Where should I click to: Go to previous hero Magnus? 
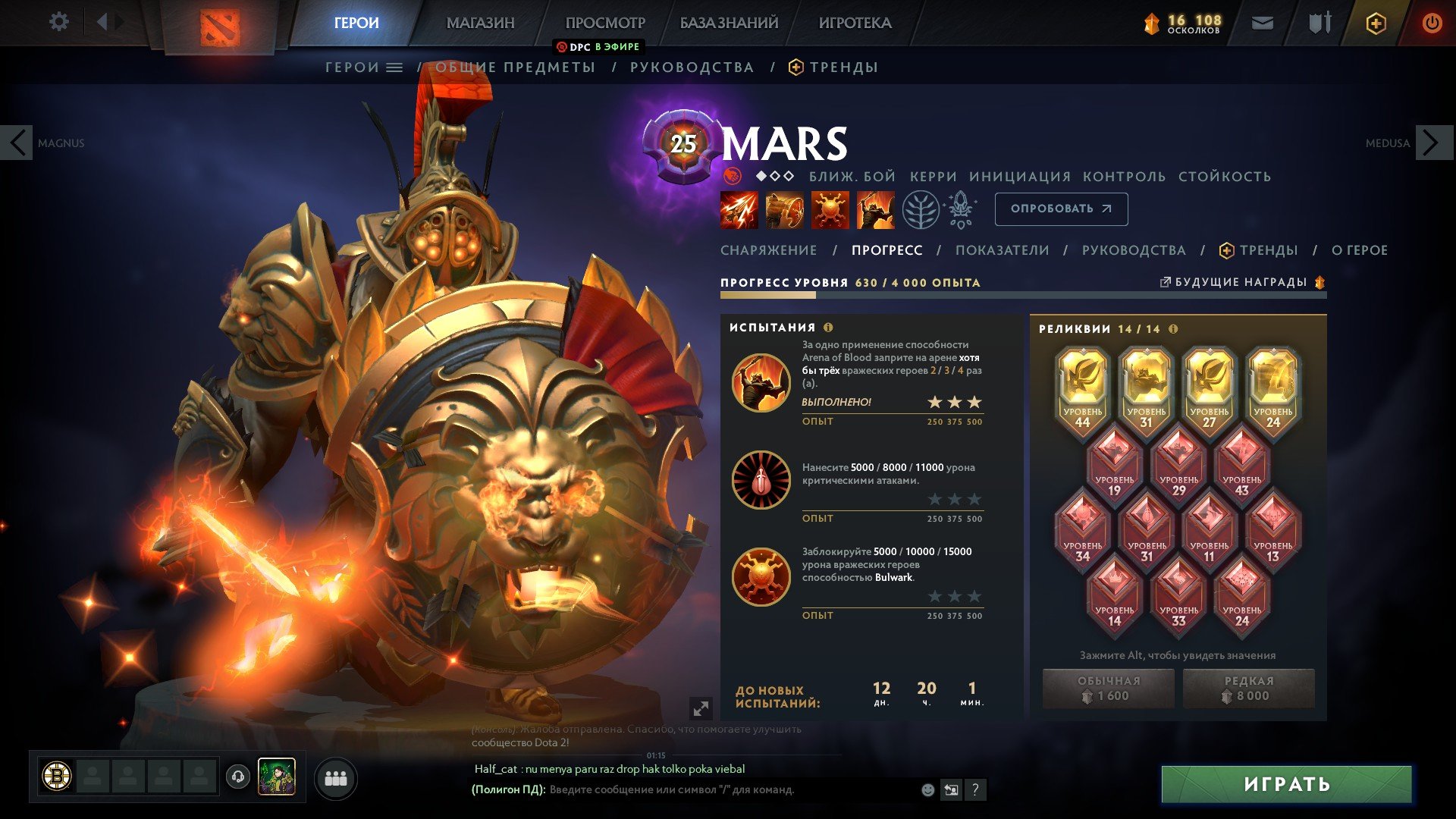pos(17,143)
